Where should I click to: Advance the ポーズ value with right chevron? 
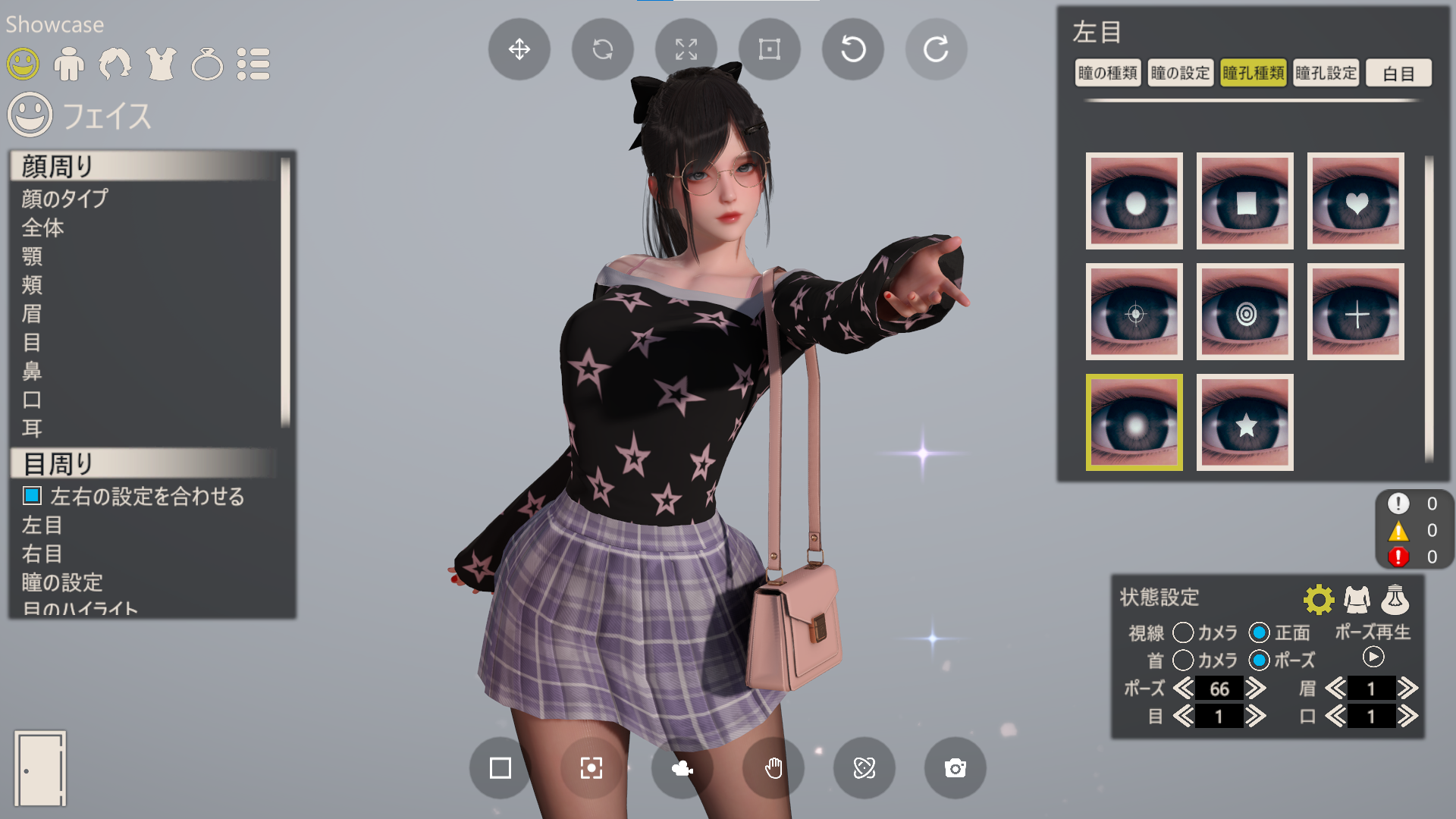pos(1258,689)
